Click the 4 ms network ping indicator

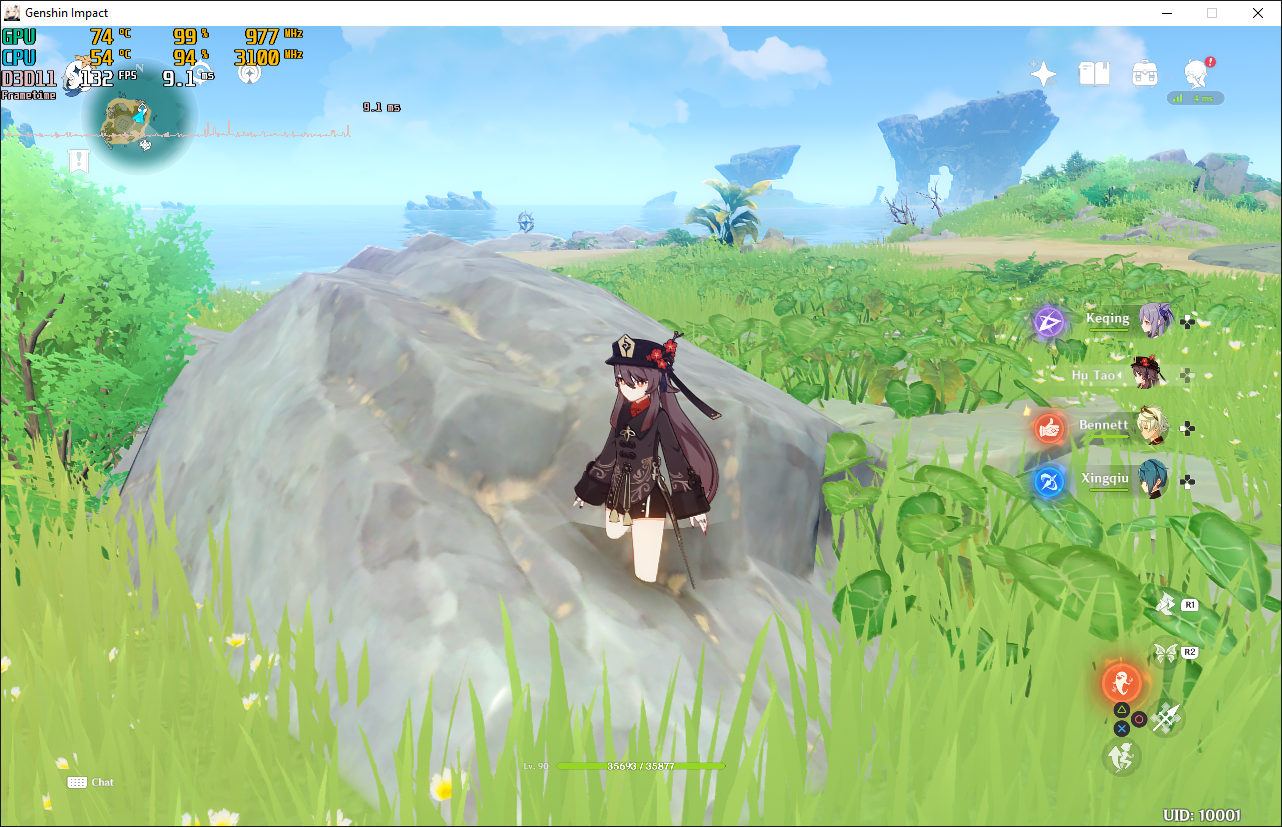pos(1196,97)
